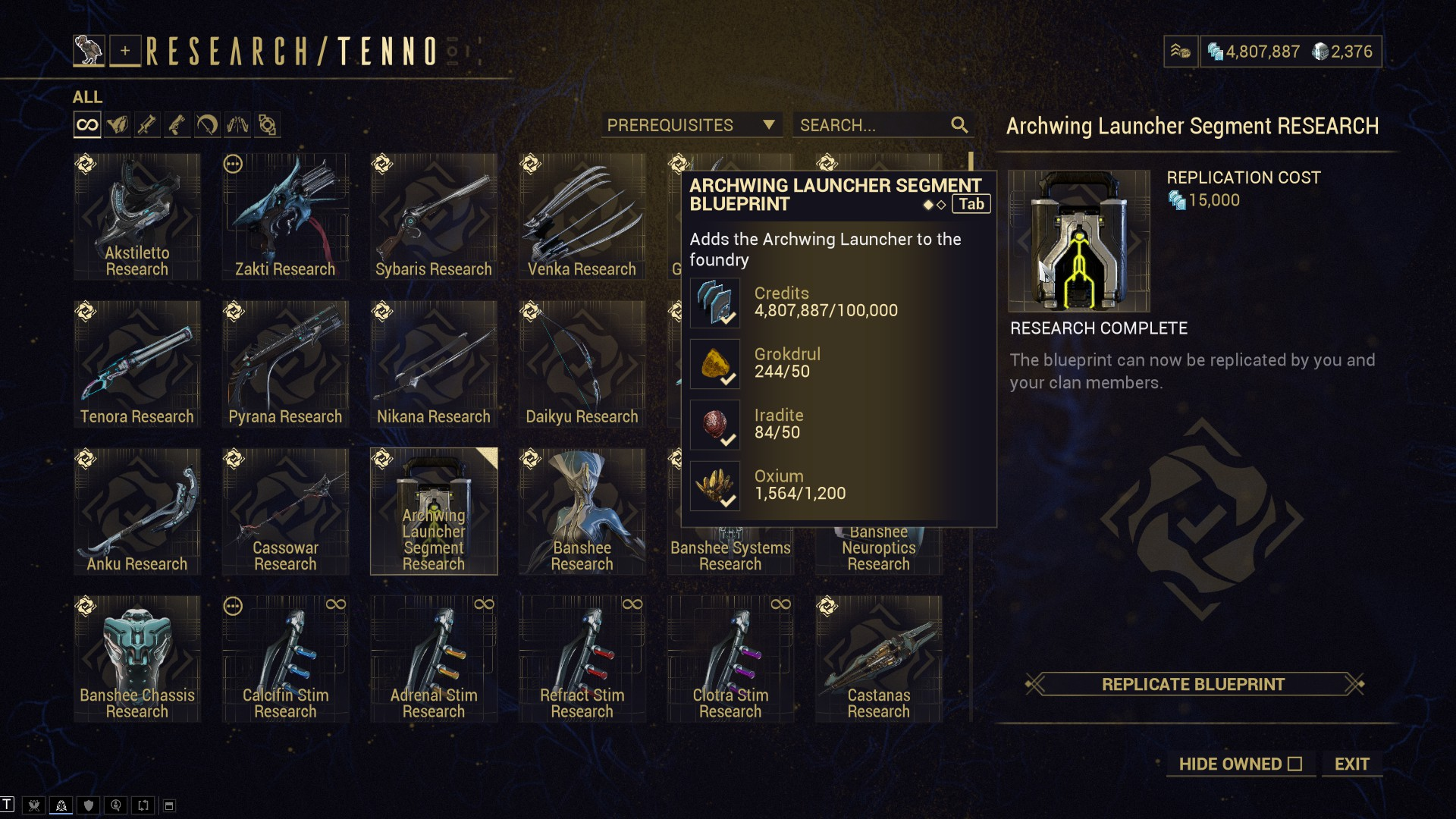
Task: Open the Cassowar Research entry
Action: pyautogui.click(x=285, y=511)
